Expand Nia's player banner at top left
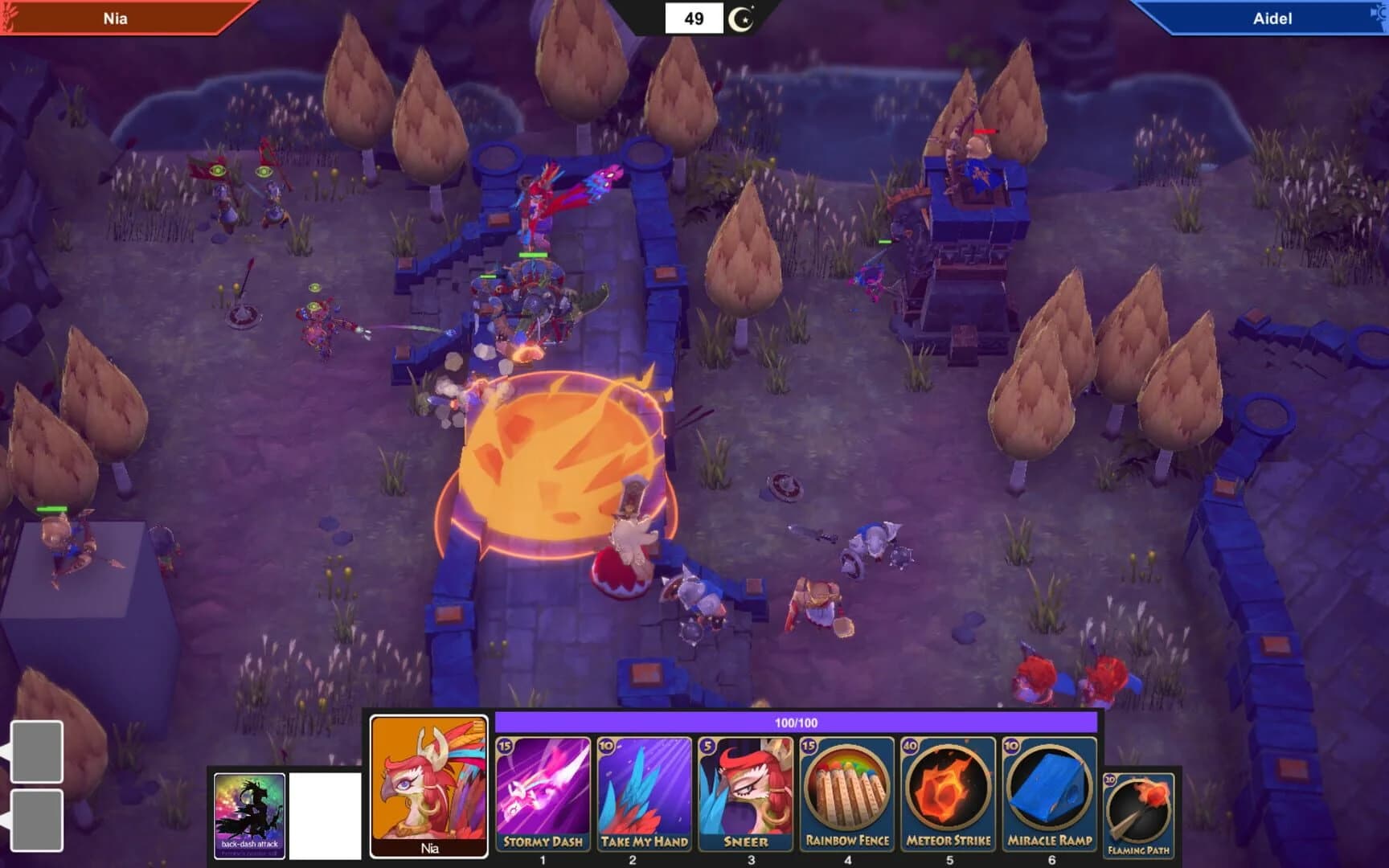The image size is (1389, 868). click(113, 18)
